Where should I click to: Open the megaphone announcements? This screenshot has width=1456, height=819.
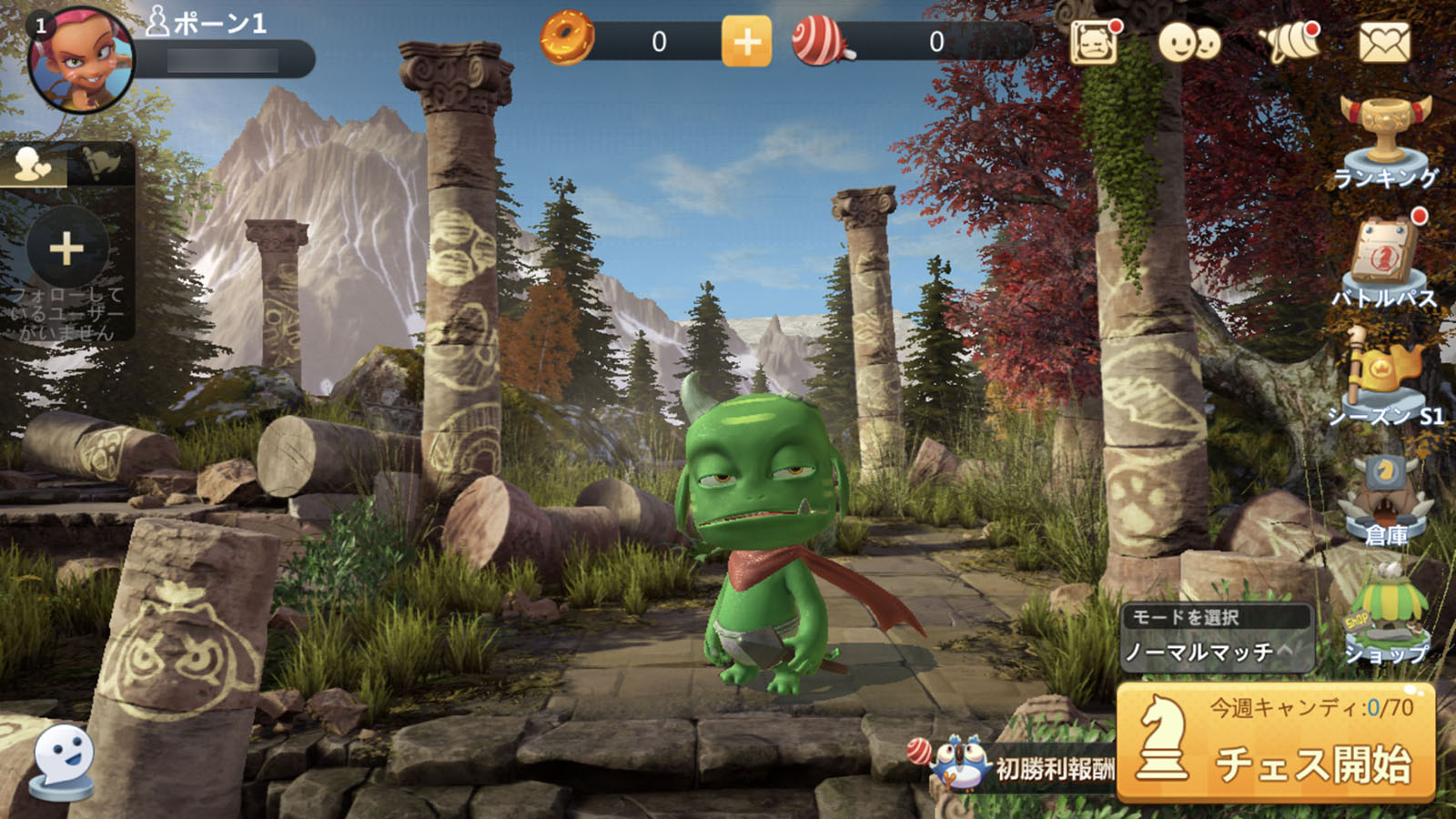(1289, 42)
